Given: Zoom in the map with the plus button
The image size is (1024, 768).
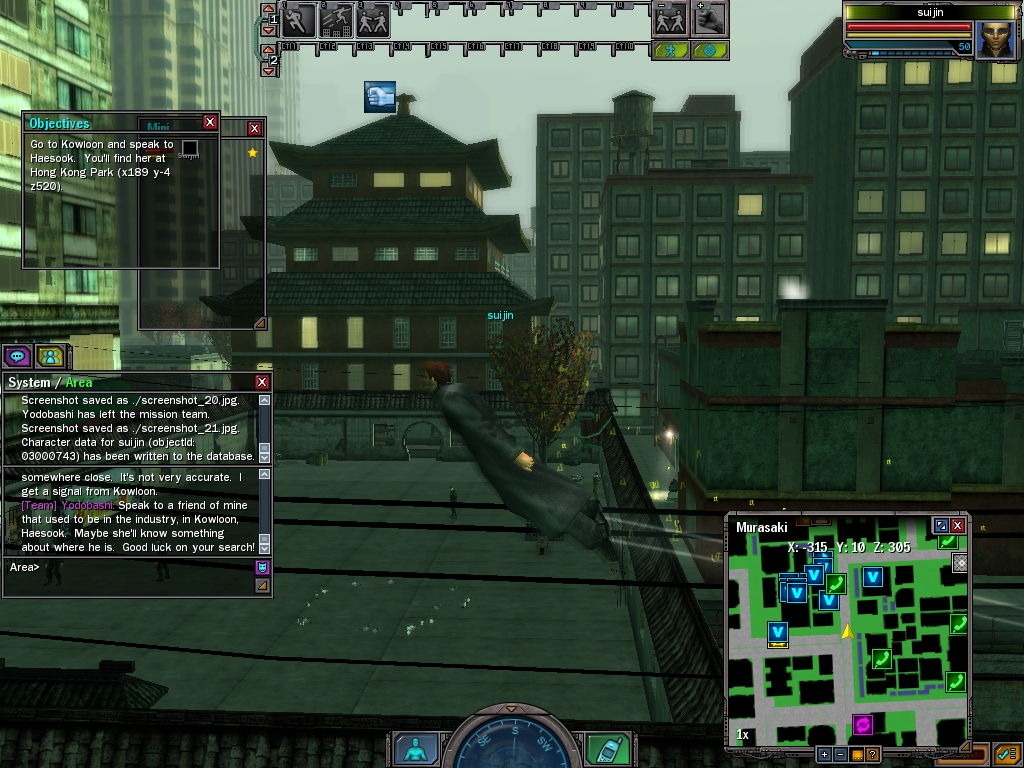Looking at the screenshot, I should (x=824, y=754).
